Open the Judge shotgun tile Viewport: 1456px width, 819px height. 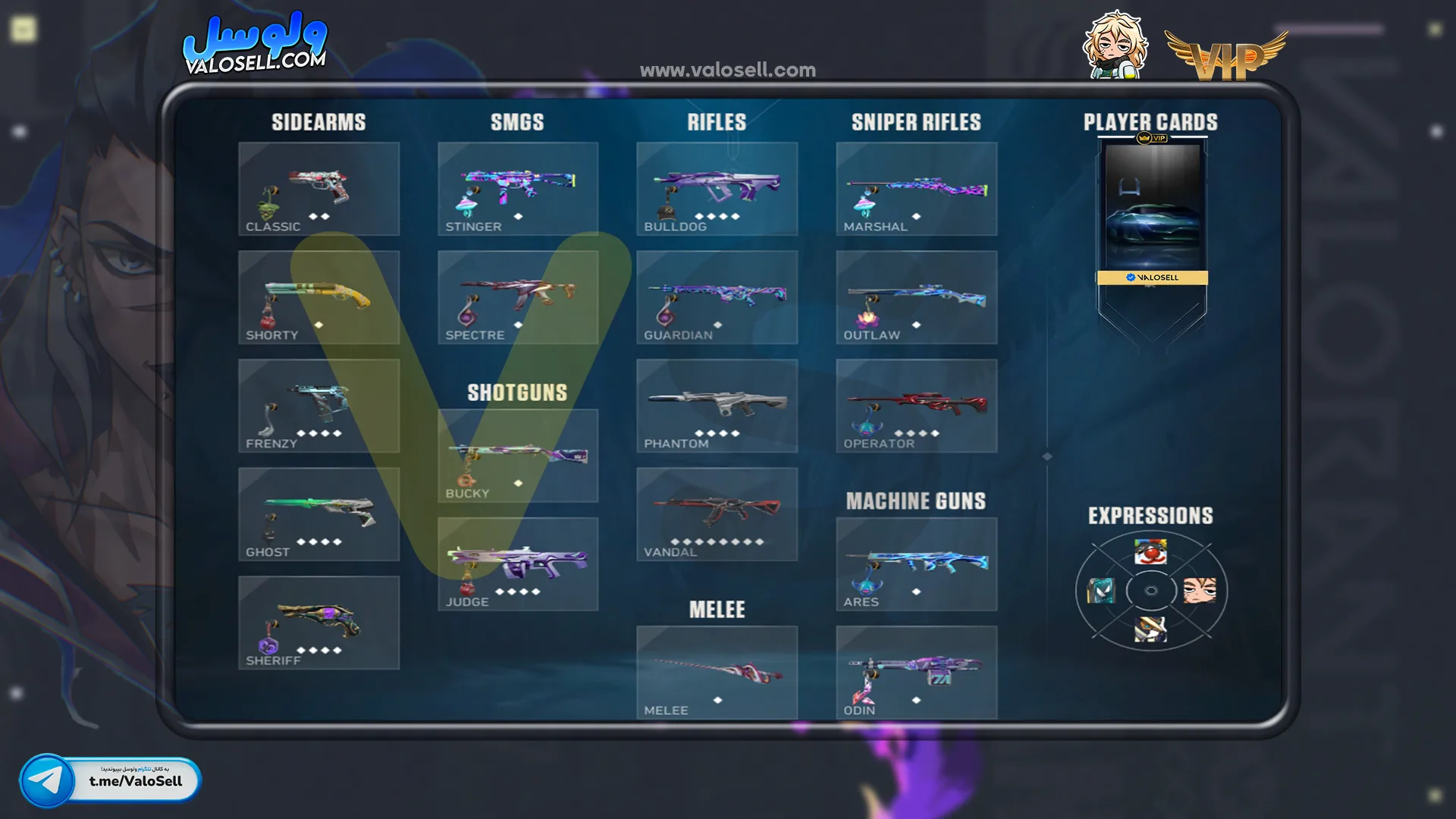pyautogui.click(x=518, y=564)
